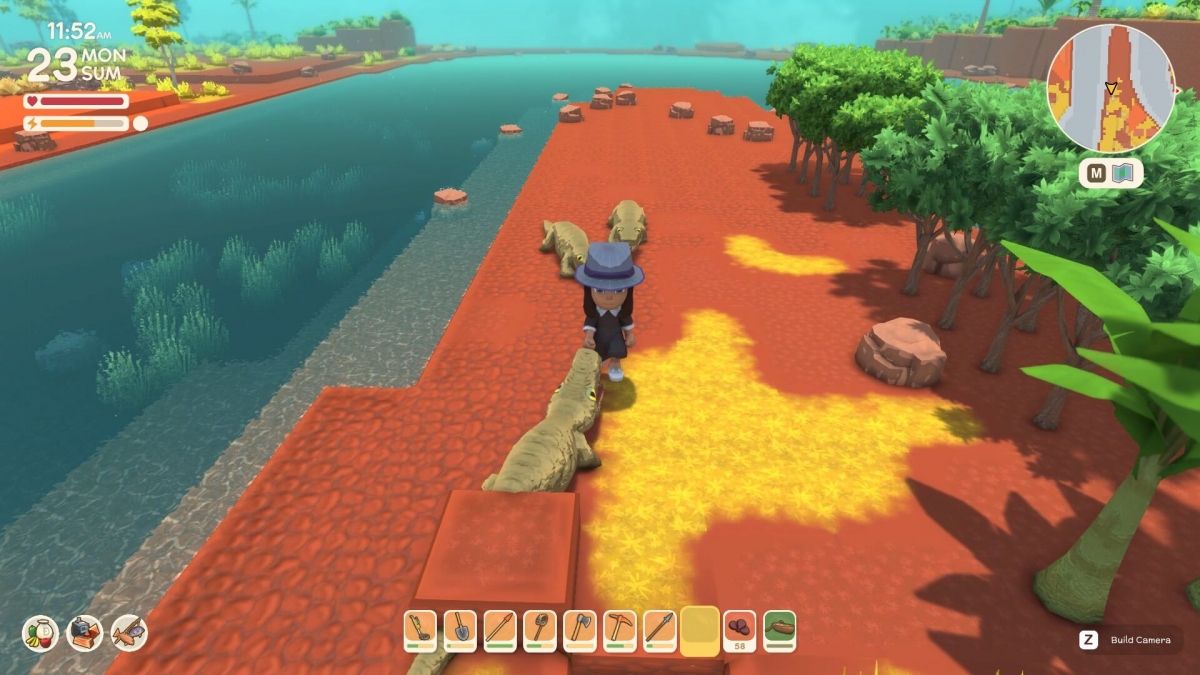Equip the dark-tipped spear slot
The image size is (1200, 675).
click(x=660, y=630)
